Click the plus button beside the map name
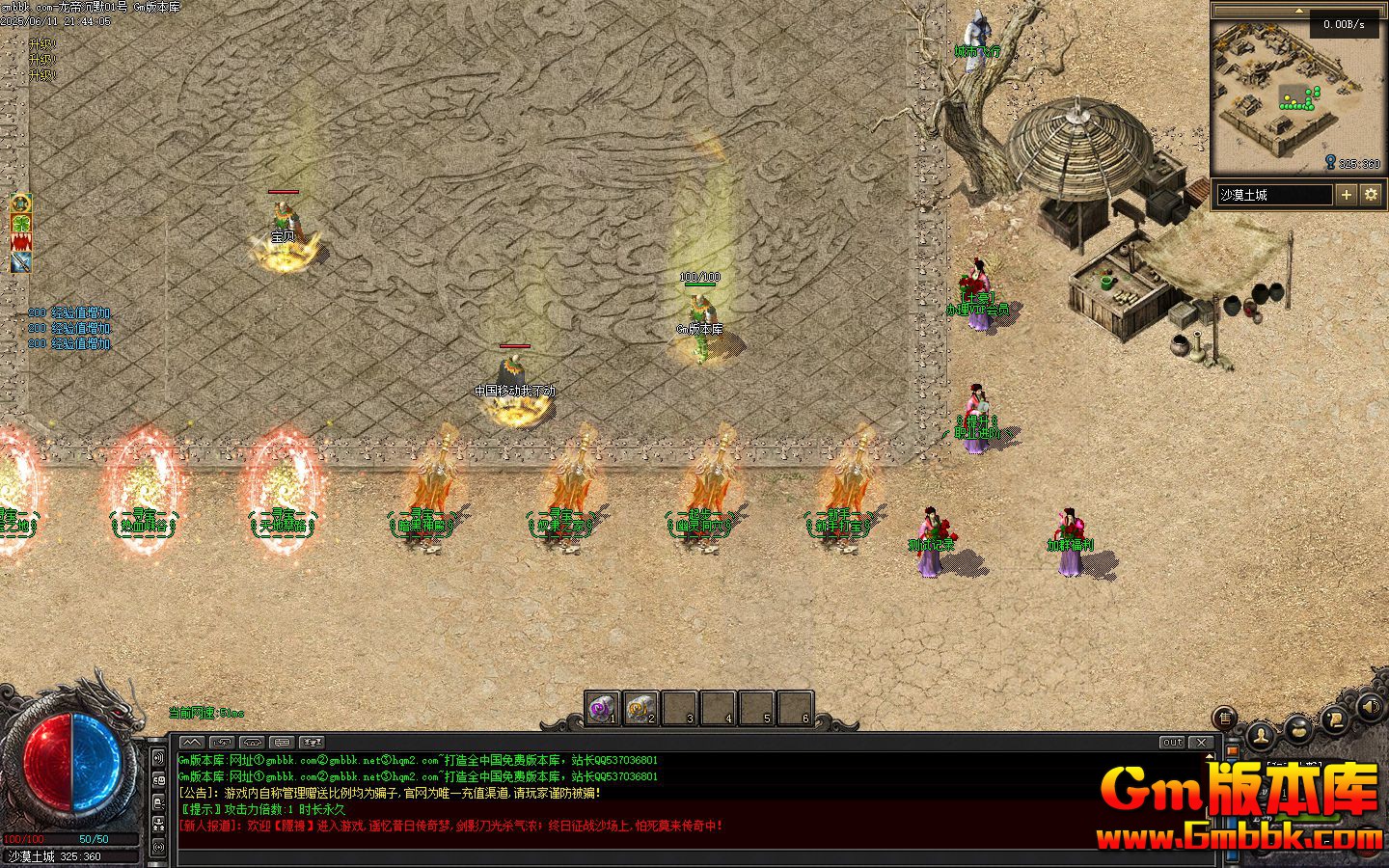 tap(1346, 195)
